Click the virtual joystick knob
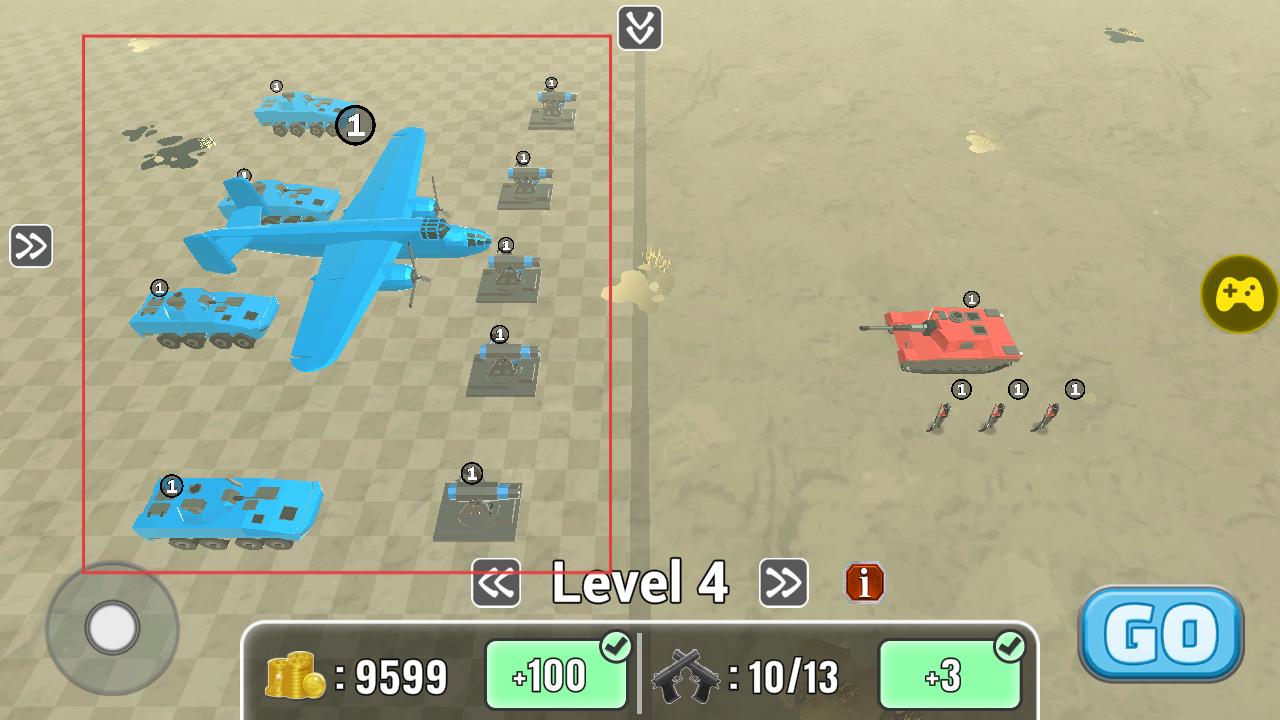 [x=112, y=628]
